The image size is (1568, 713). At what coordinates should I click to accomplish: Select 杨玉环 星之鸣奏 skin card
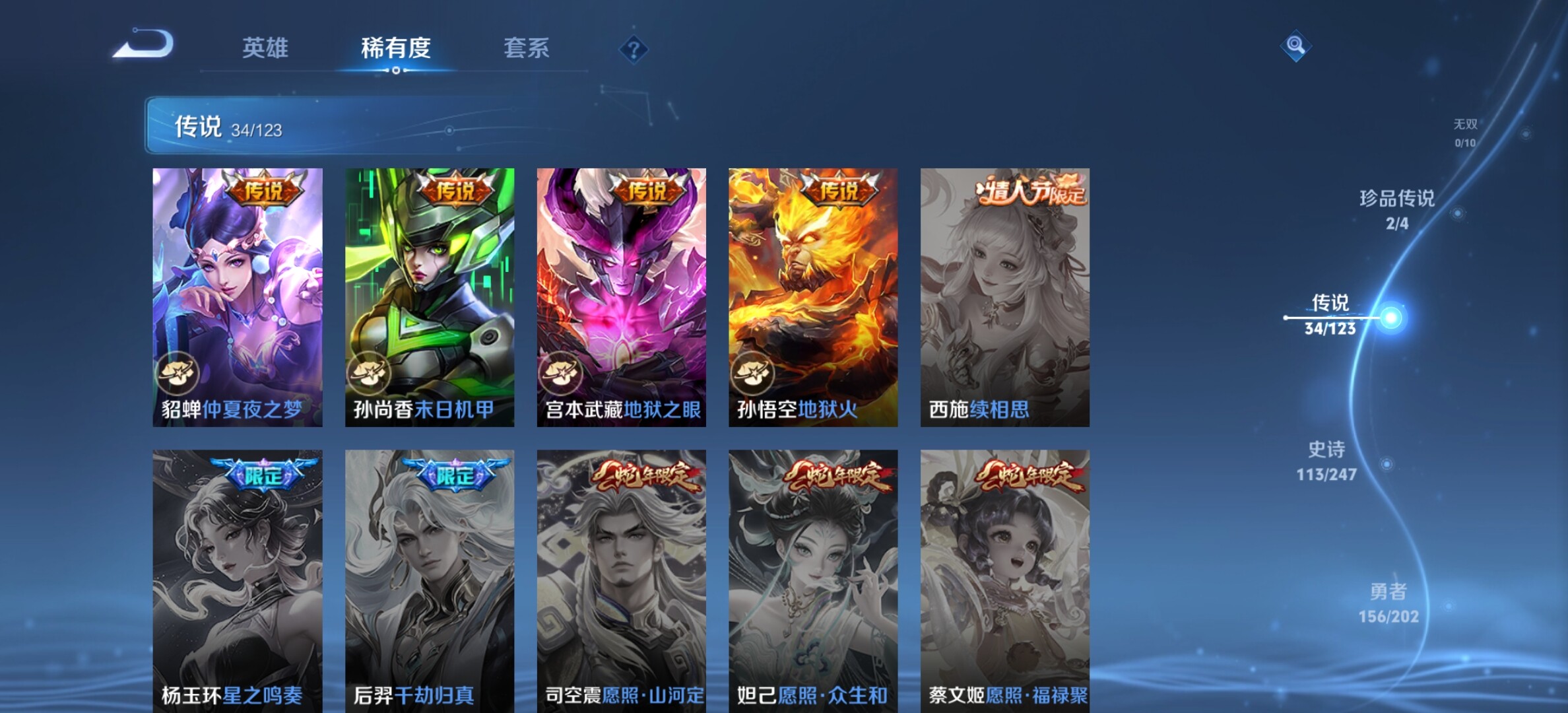(238, 581)
